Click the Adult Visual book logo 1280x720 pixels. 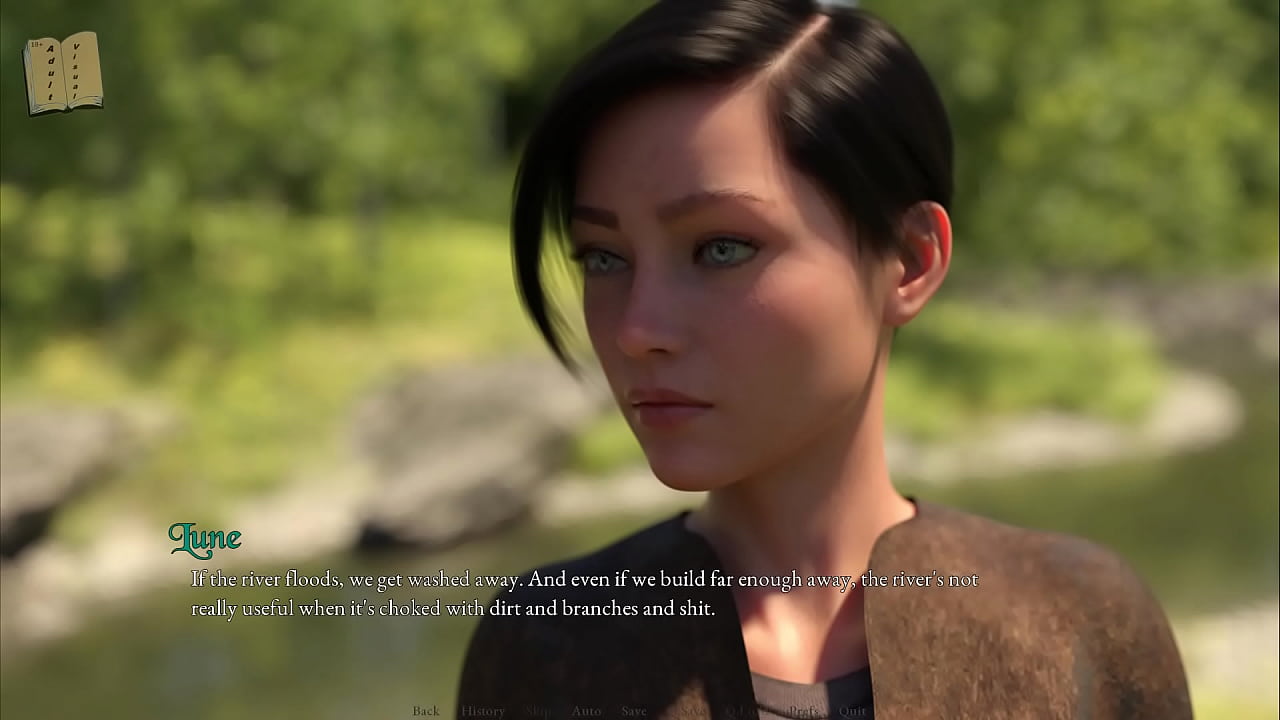[x=62, y=73]
